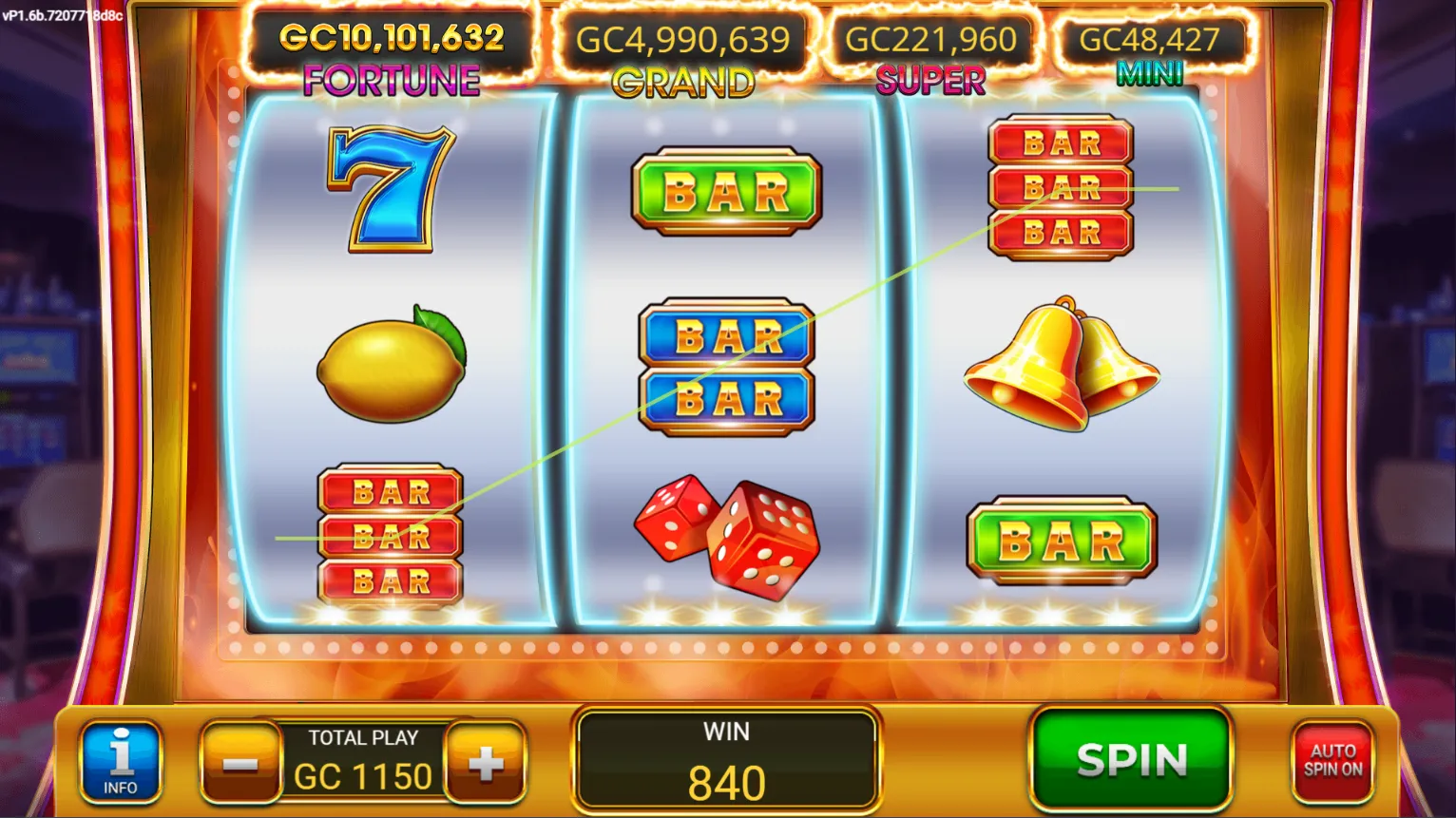Increase total play with the plus button
This screenshot has height=818, width=1456.
pyautogui.click(x=486, y=763)
